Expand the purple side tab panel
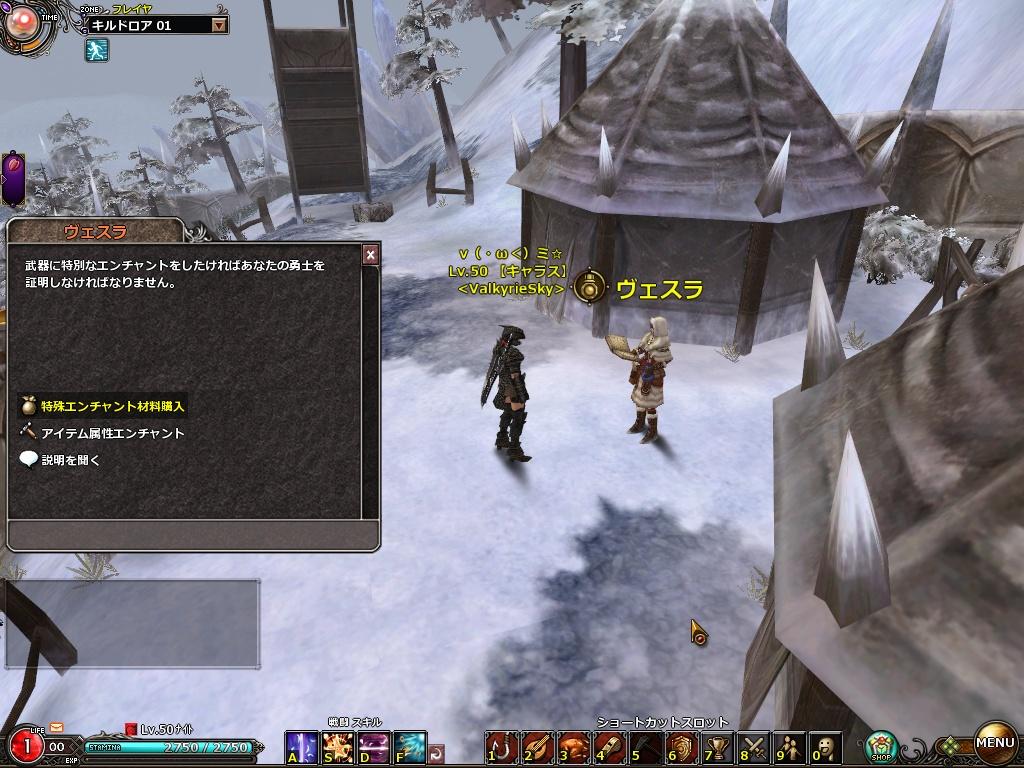The height and width of the screenshot is (768, 1024). (x=15, y=178)
